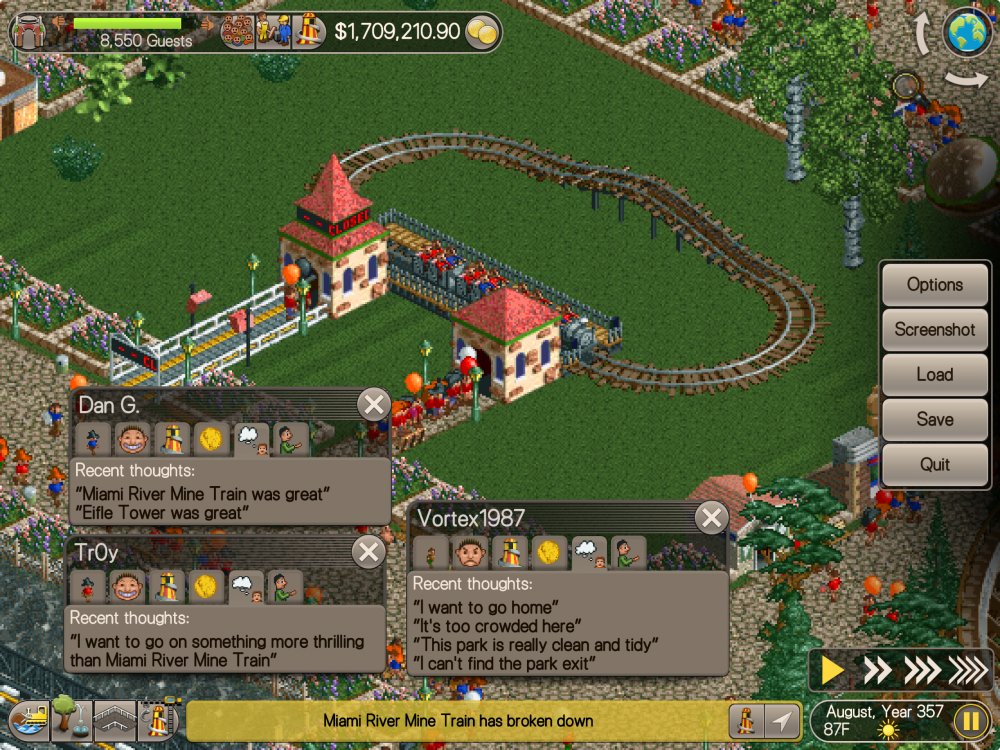Screen dimensions: 1000x750
Task: Open the guests list icon in top bar
Action: tap(239, 32)
